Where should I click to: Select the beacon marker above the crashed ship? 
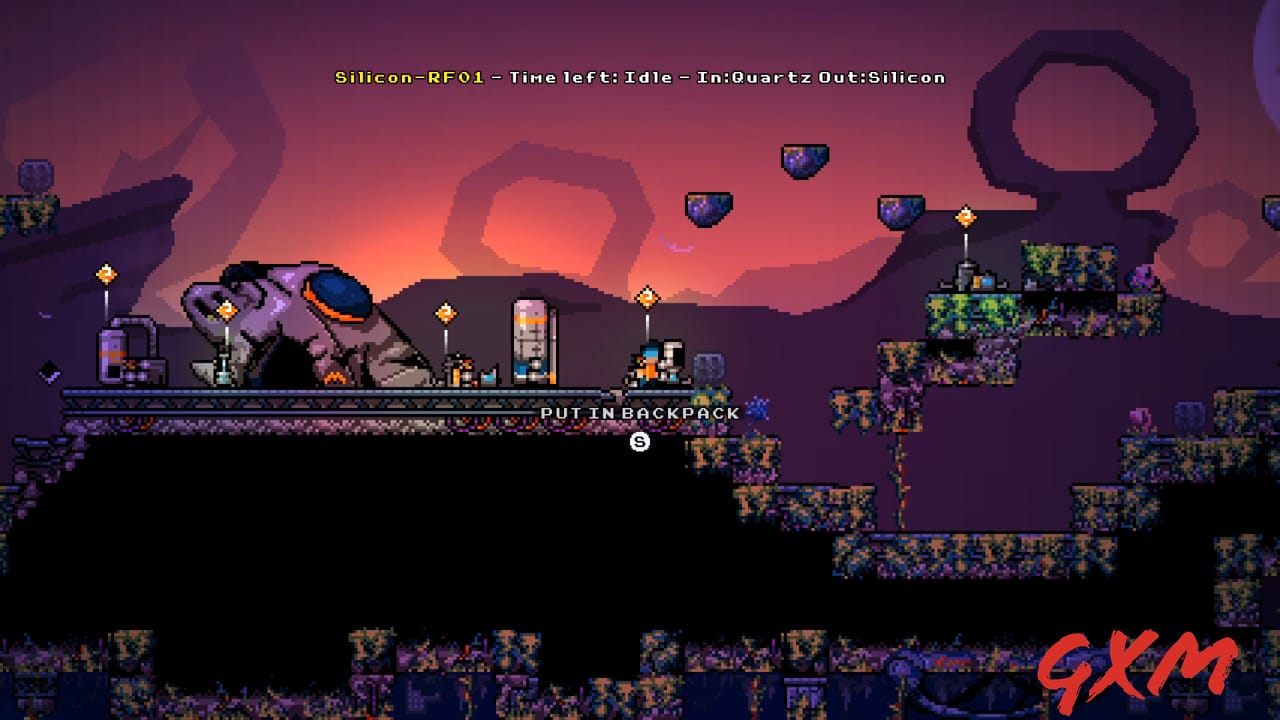228,309
